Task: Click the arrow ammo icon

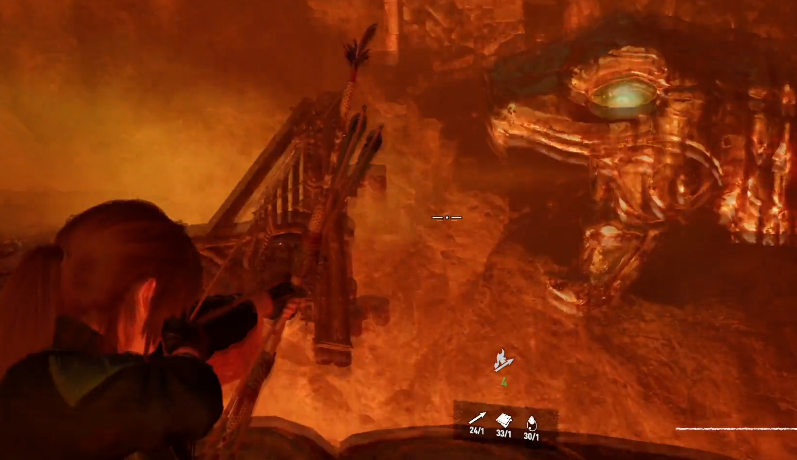Action: [477, 419]
